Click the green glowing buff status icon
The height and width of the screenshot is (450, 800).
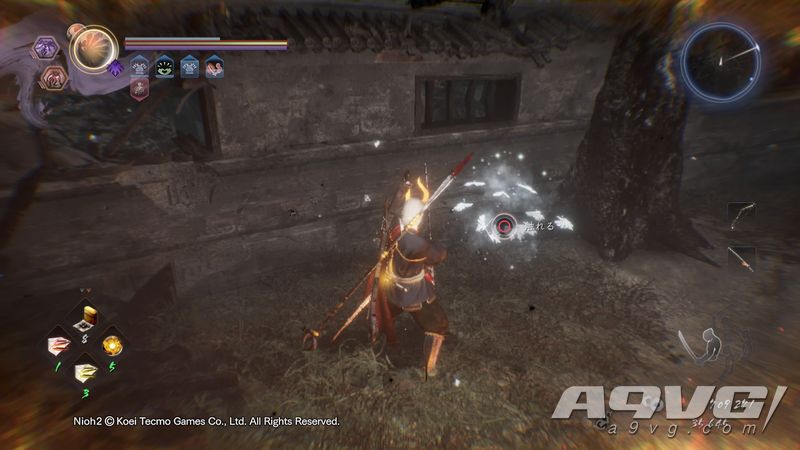point(164,68)
